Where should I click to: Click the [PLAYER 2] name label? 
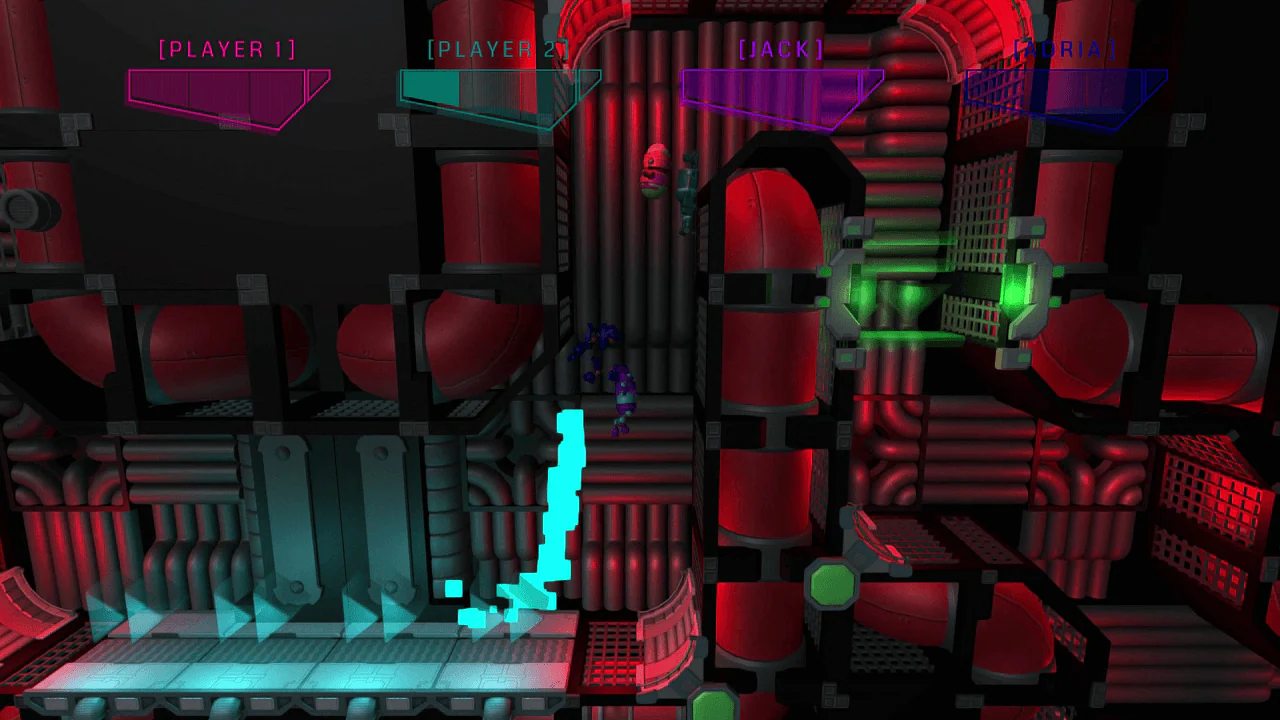pos(497,48)
